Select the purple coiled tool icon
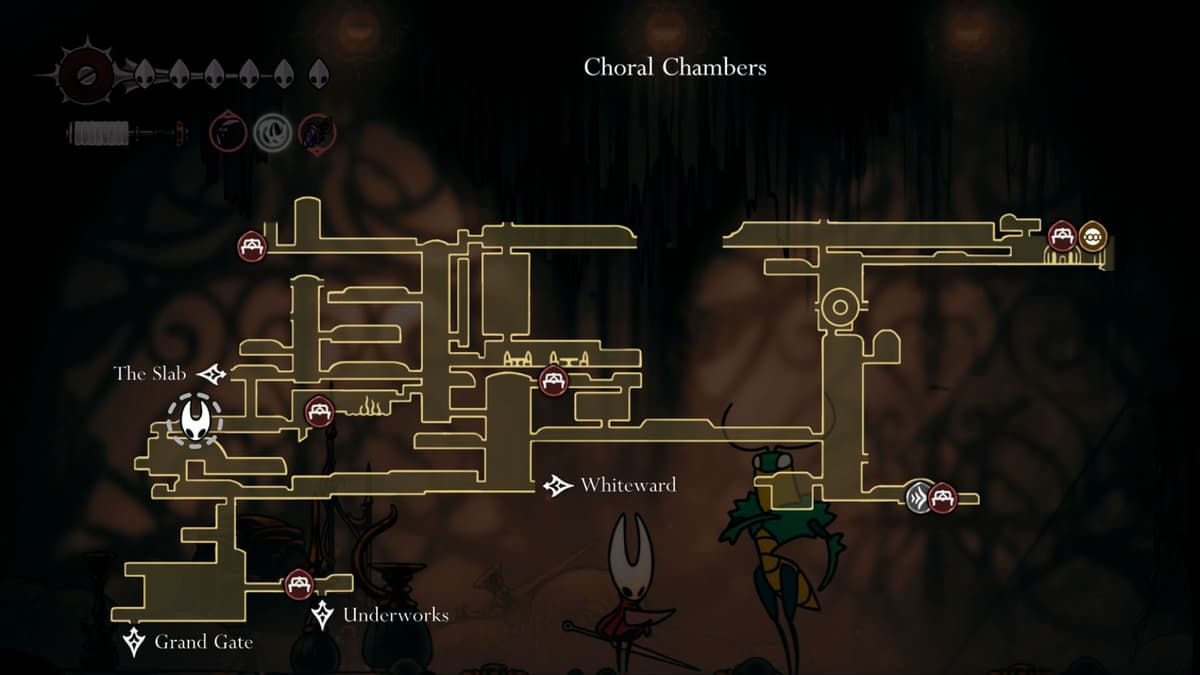 point(317,131)
